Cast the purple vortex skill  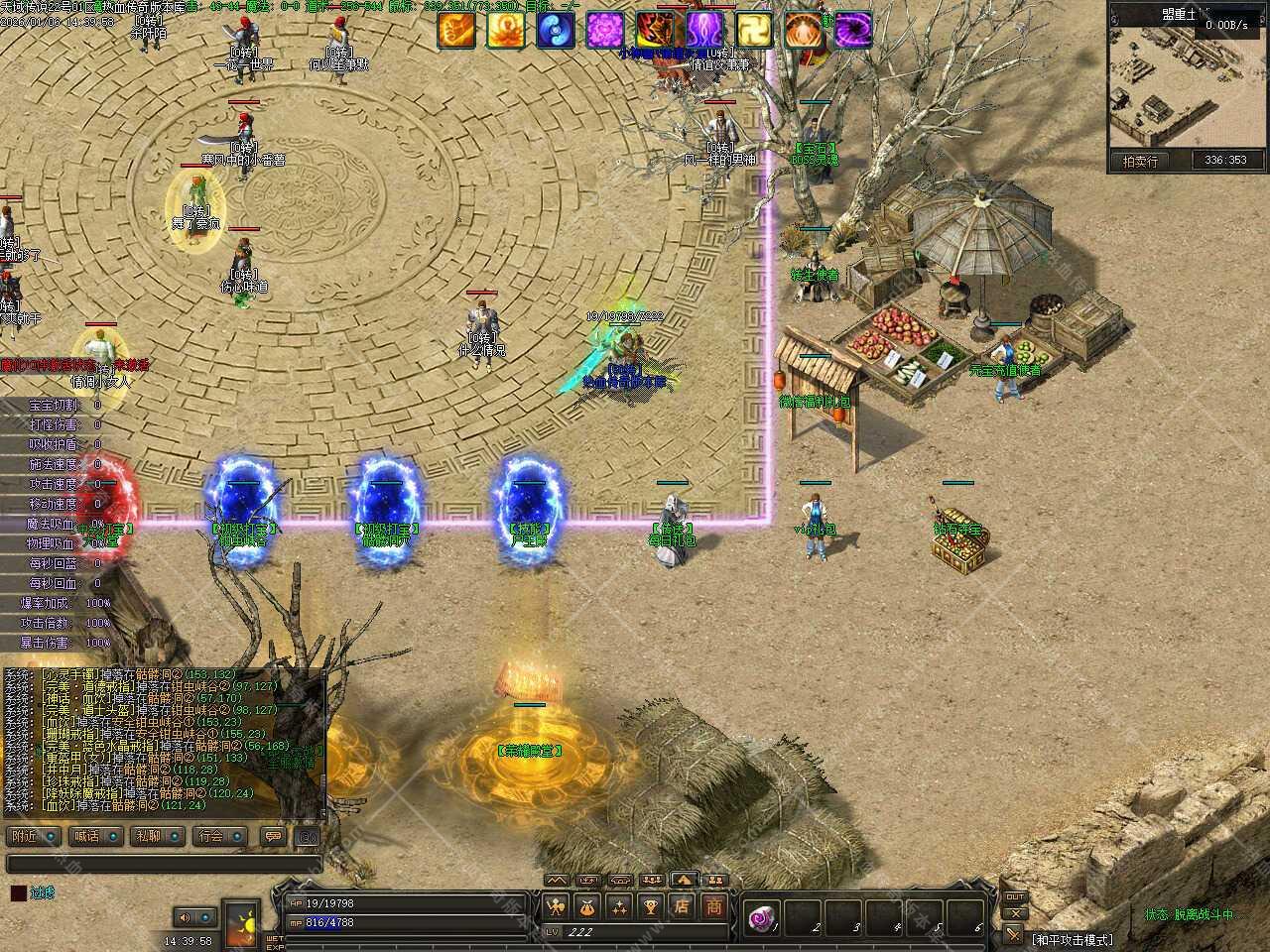pyautogui.click(x=852, y=30)
